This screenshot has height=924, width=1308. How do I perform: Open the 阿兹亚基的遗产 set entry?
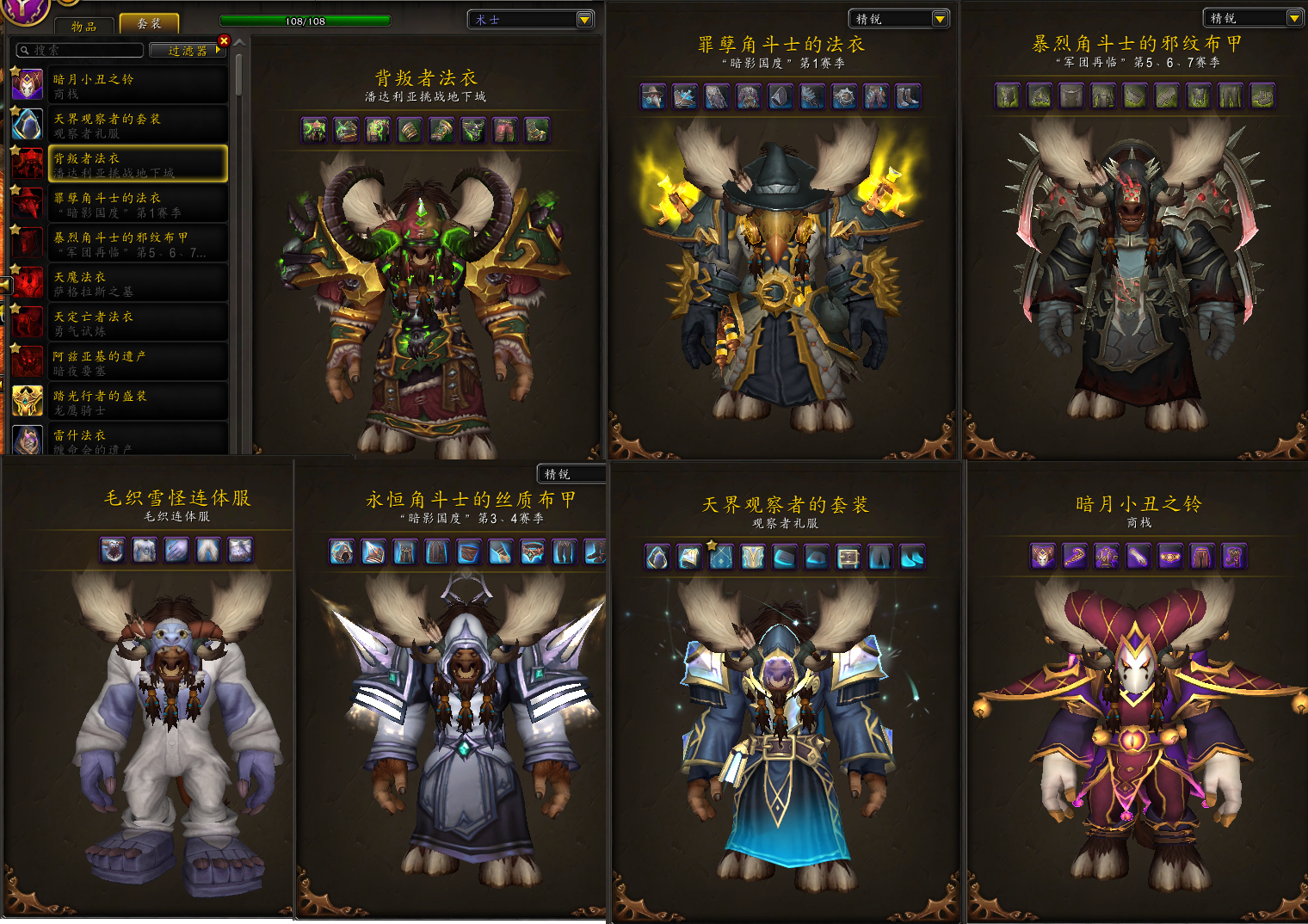click(138, 362)
